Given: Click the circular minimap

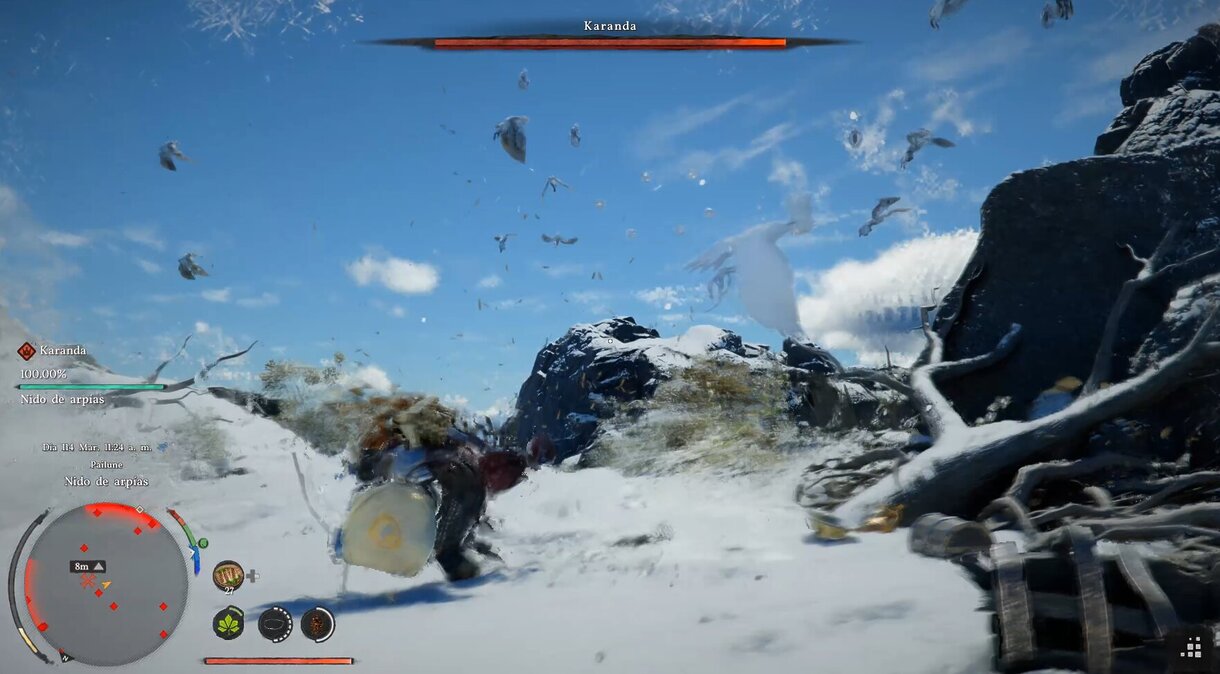Looking at the screenshot, I should click(106, 584).
